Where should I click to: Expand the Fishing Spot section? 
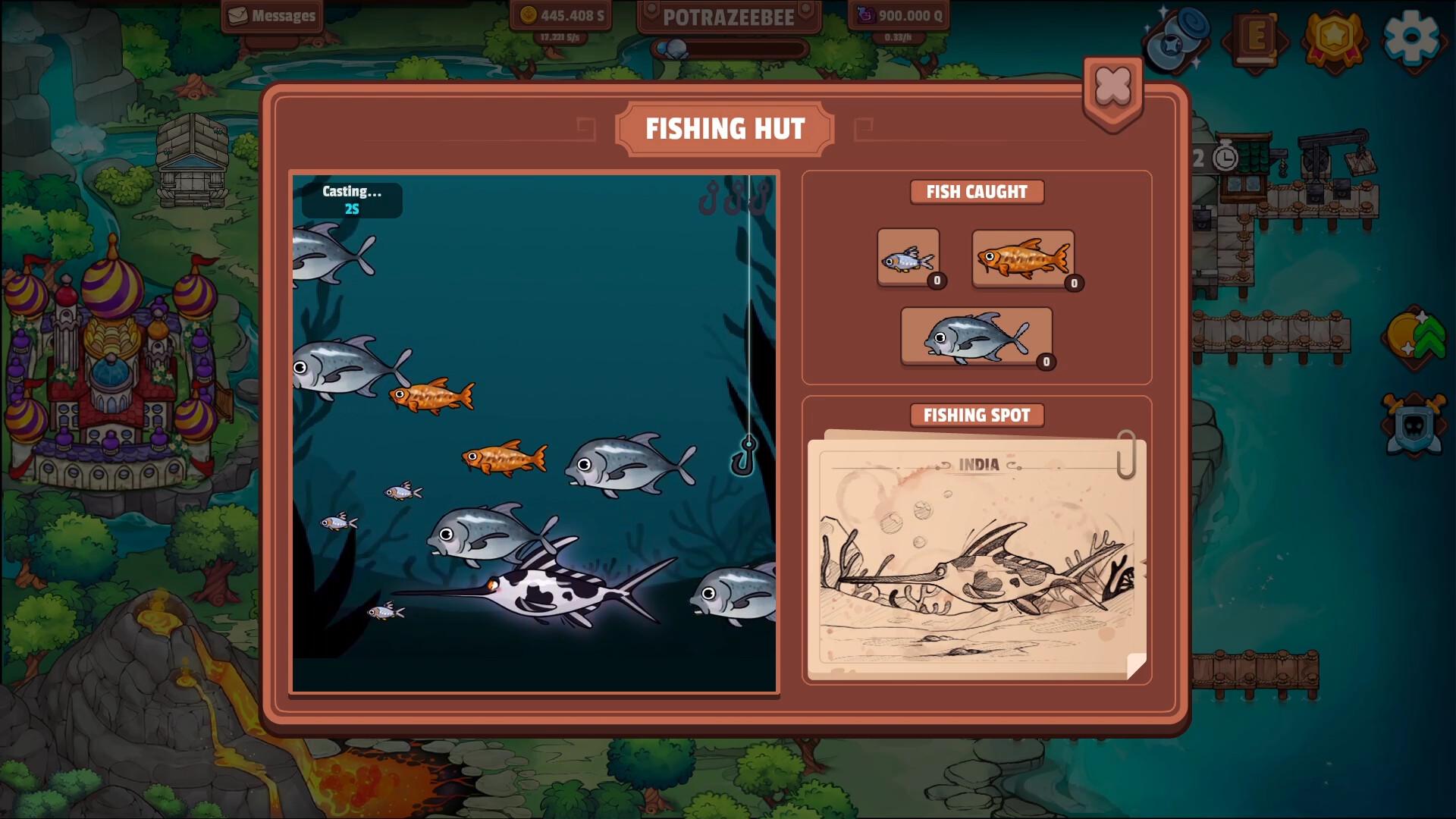(977, 416)
